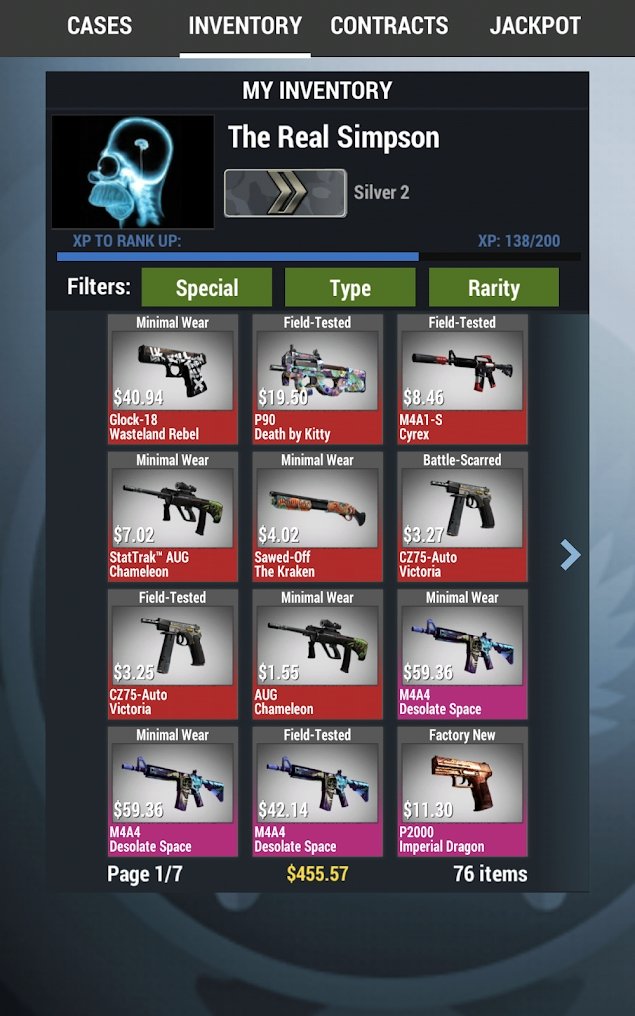
Task: Select the Battle-Scarred CZ75-Auto Victoria
Action: (x=462, y=517)
